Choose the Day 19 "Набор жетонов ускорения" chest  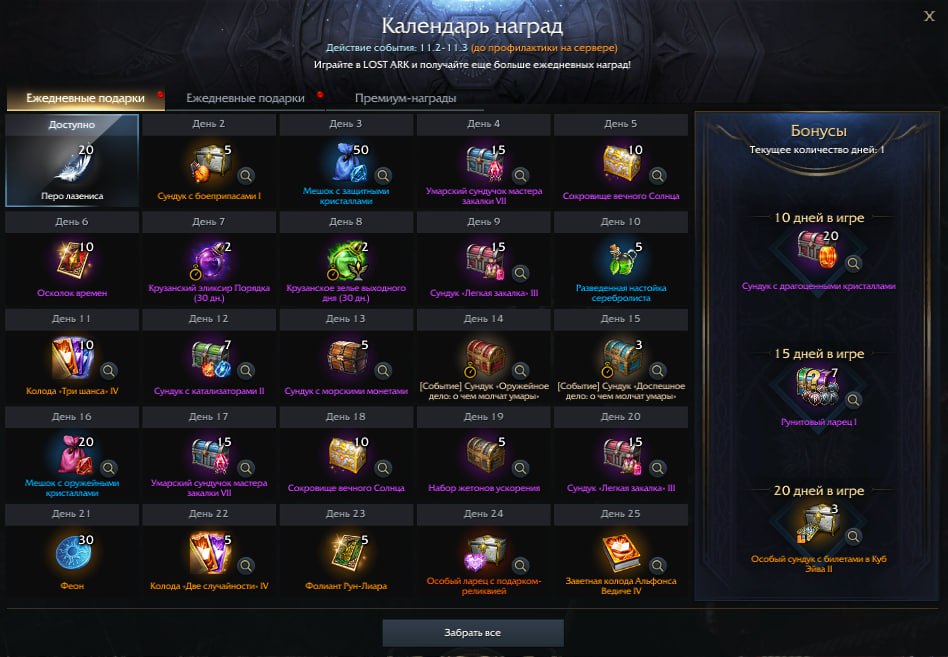coord(483,453)
